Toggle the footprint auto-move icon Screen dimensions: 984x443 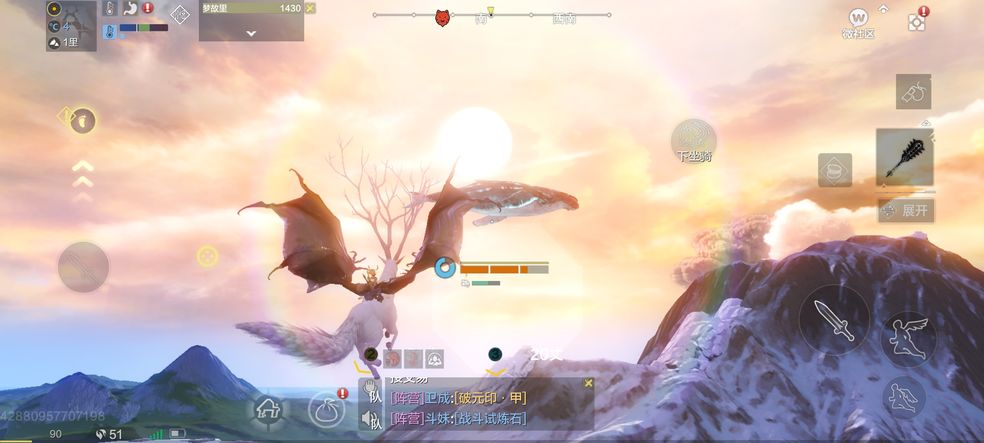[83, 120]
